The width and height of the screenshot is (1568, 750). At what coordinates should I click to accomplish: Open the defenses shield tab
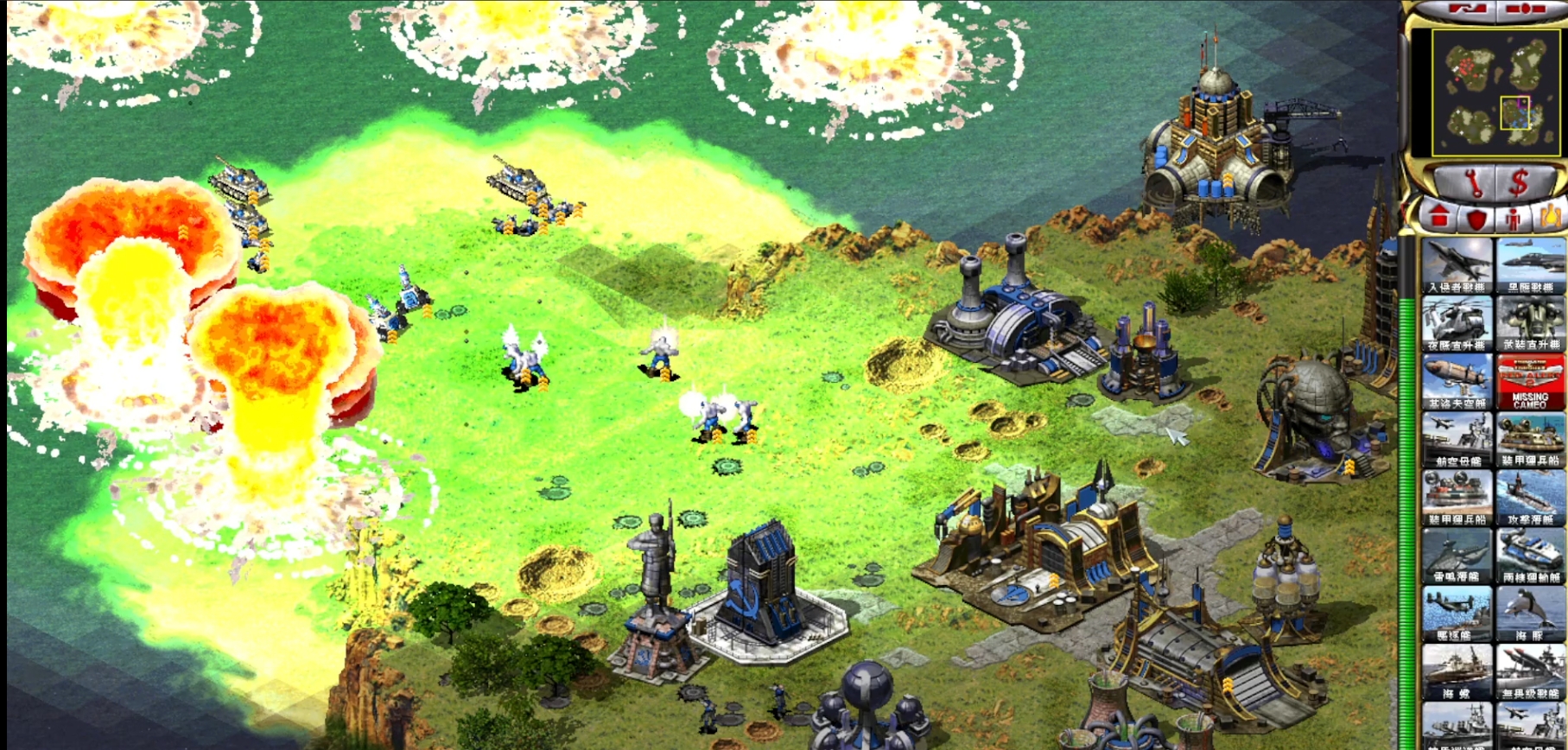[x=1476, y=218]
